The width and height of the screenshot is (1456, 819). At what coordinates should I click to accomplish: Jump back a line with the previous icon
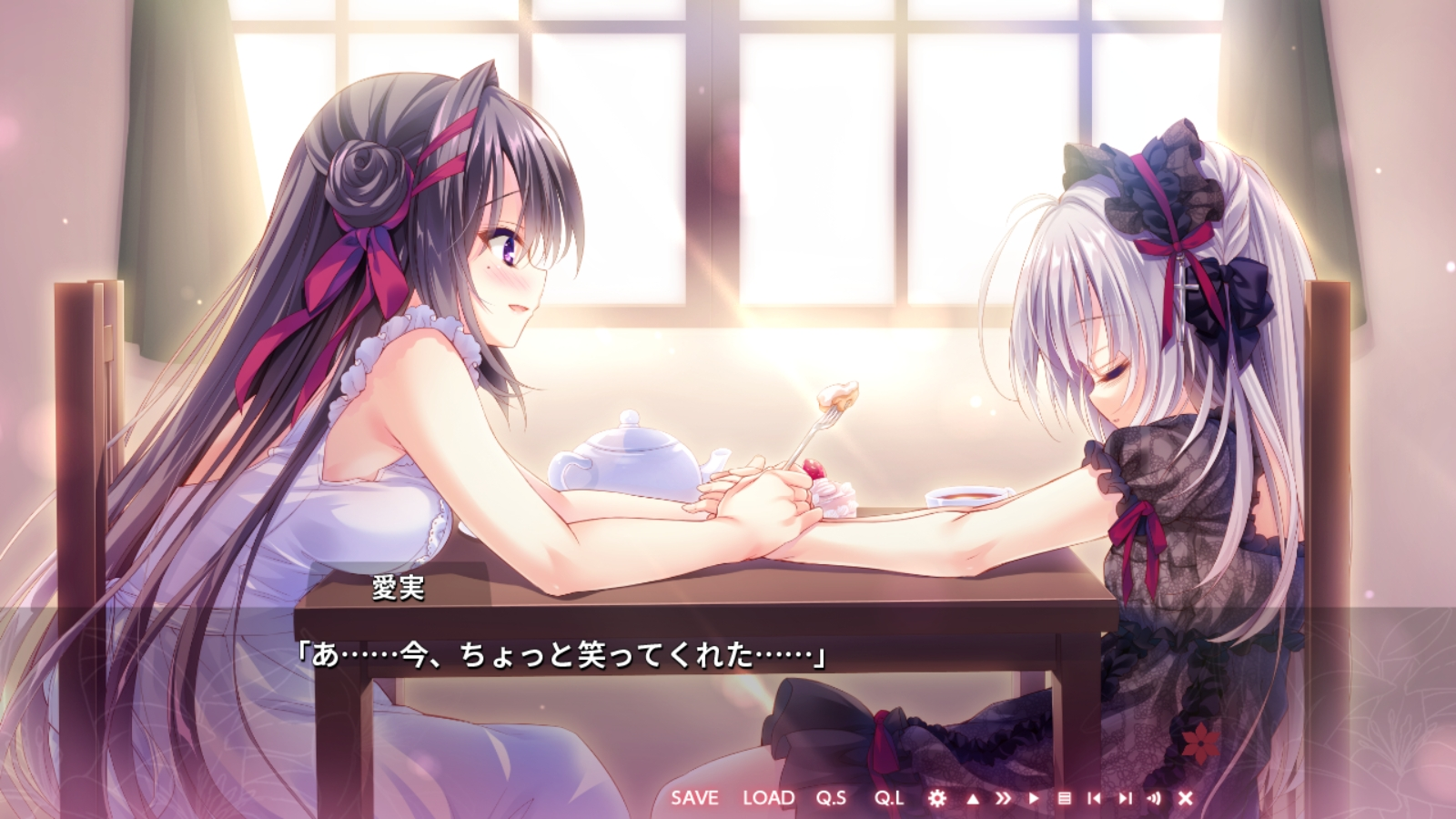click(x=1095, y=798)
